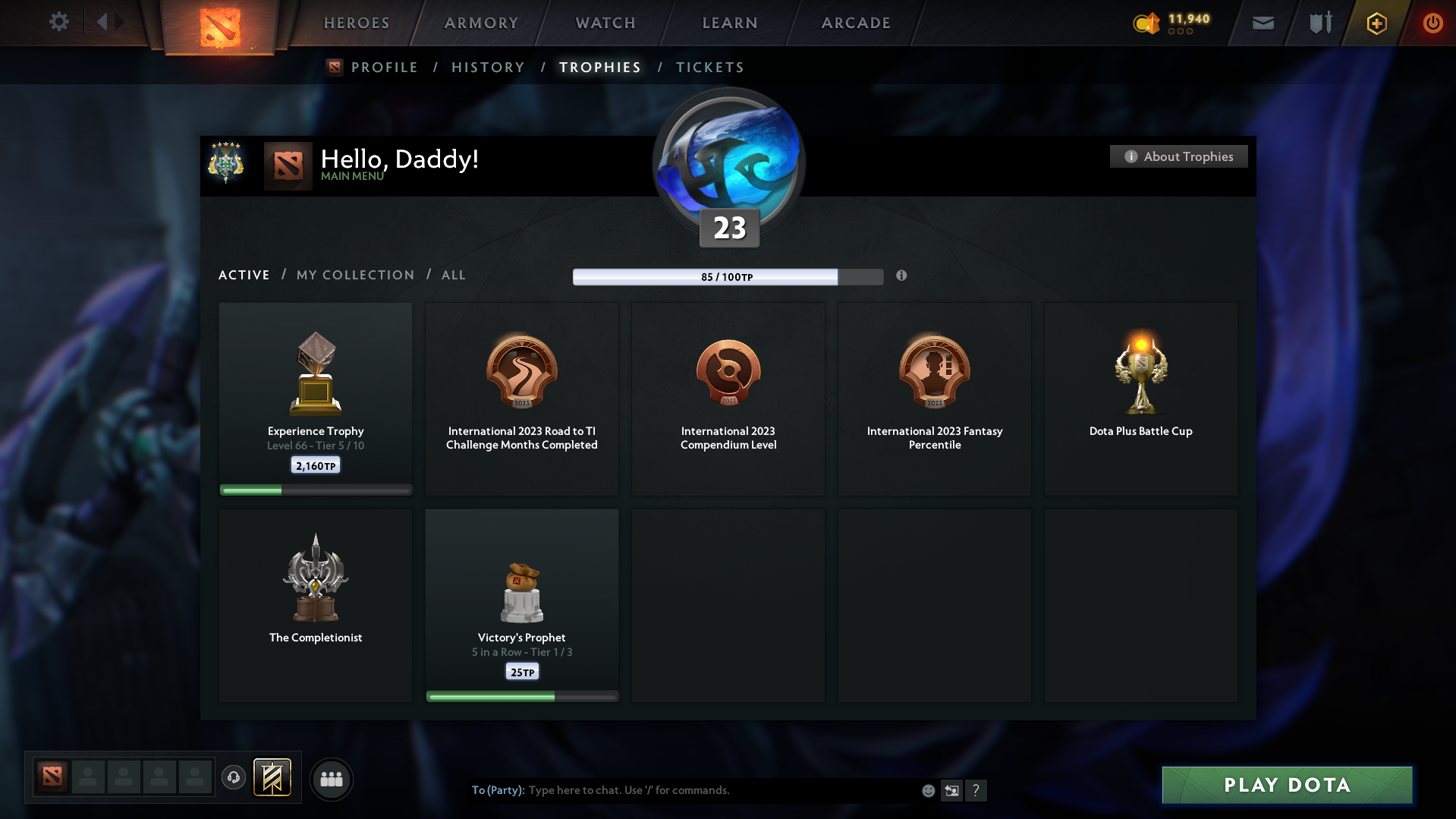
Task: Open the emoticon picker in chat bar
Action: 928,790
